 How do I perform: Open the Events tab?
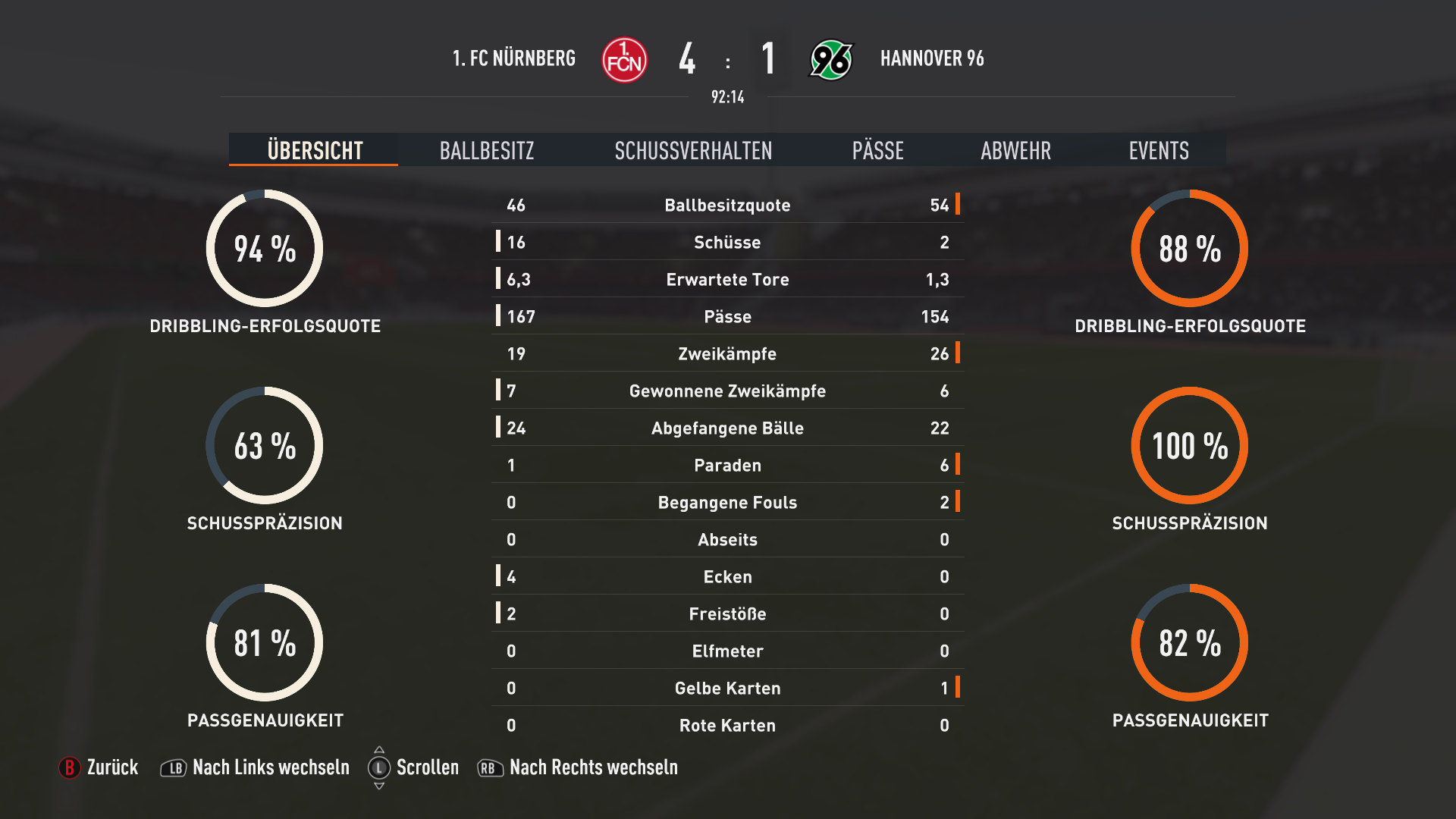coord(1158,150)
